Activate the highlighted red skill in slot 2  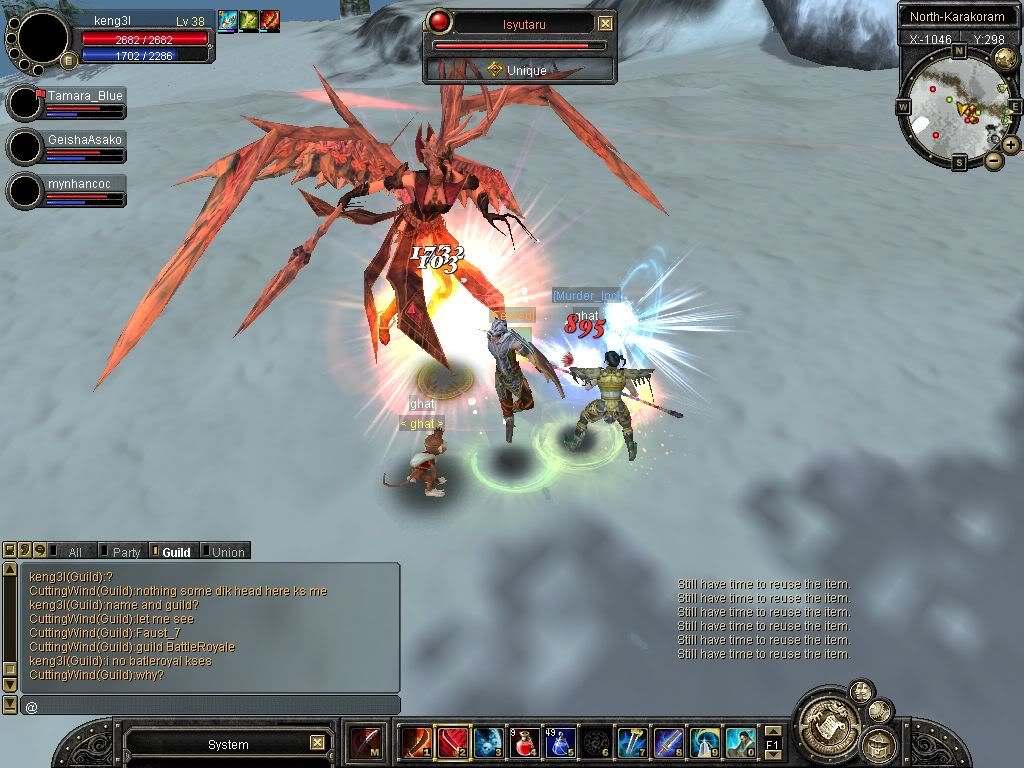pos(452,742)
